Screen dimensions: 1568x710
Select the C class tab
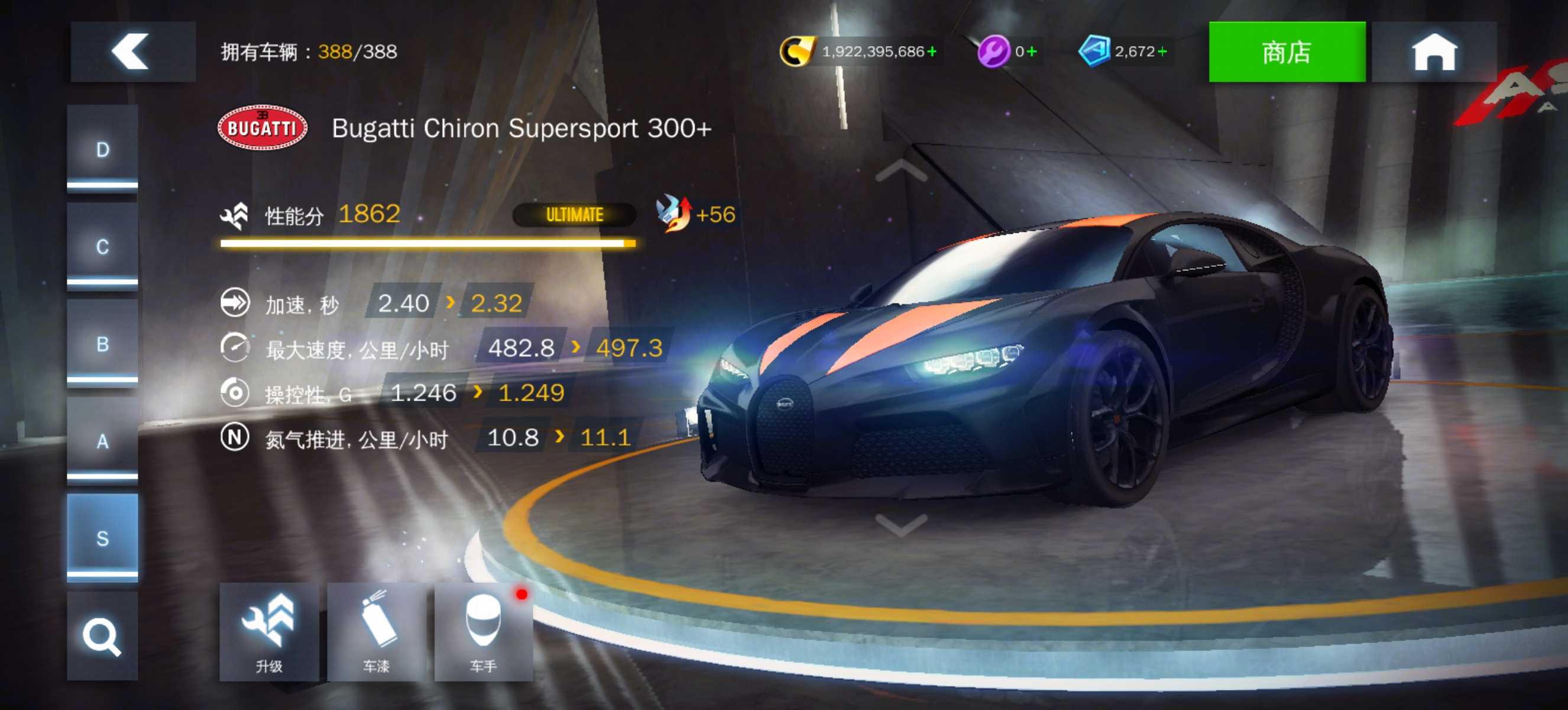coord(102,247)
